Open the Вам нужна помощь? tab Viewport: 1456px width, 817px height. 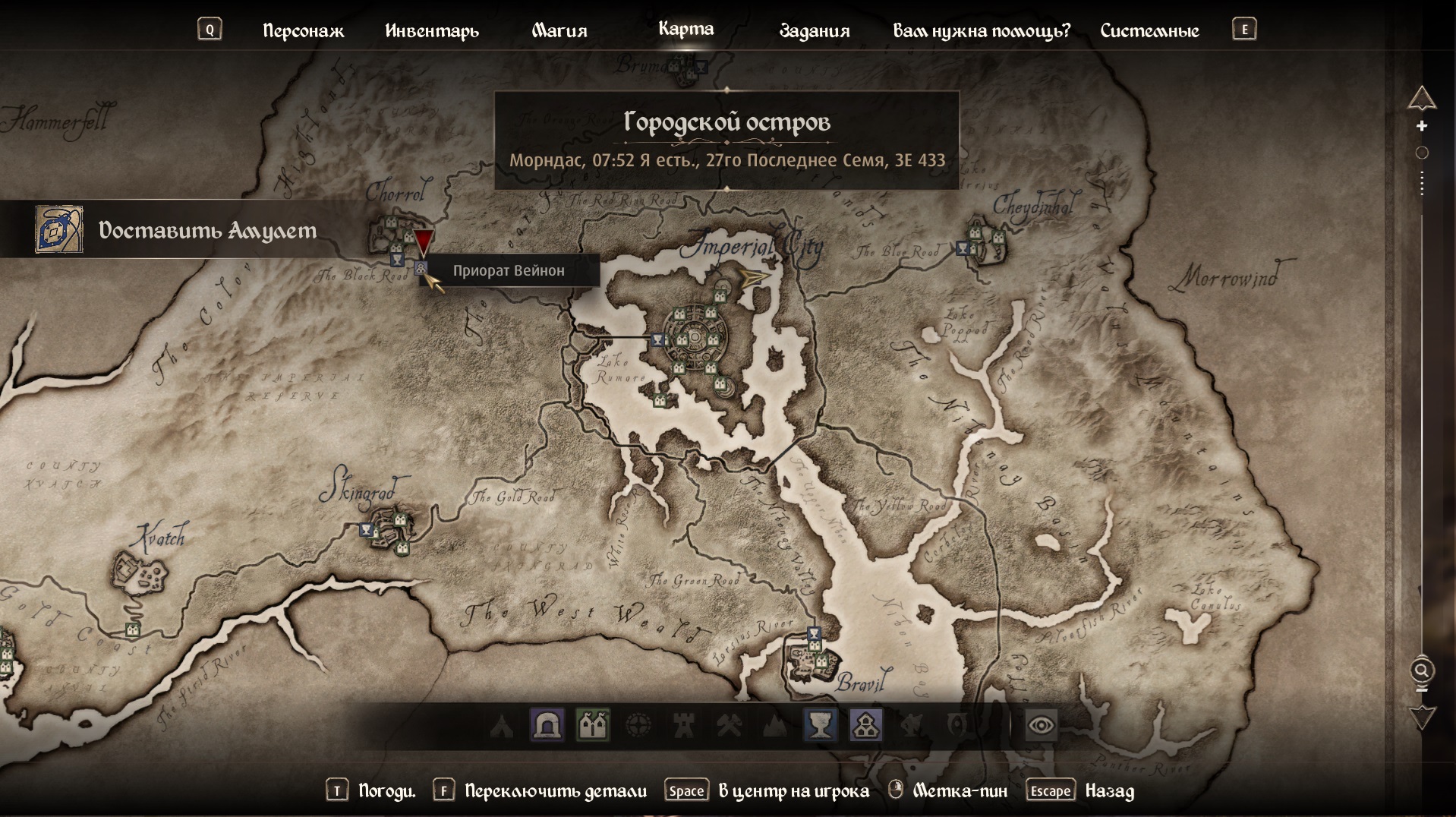[x=982, y=30]
